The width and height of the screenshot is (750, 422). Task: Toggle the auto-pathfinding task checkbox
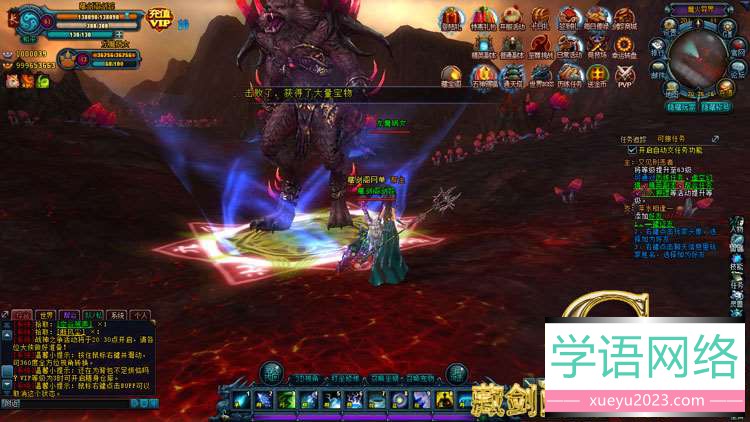629,147
